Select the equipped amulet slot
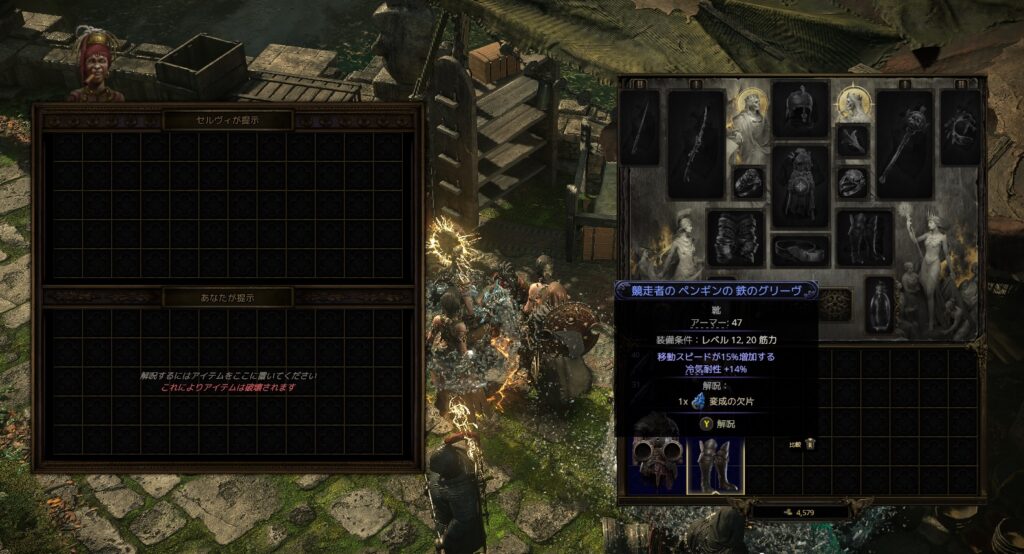 pos(853,140)
